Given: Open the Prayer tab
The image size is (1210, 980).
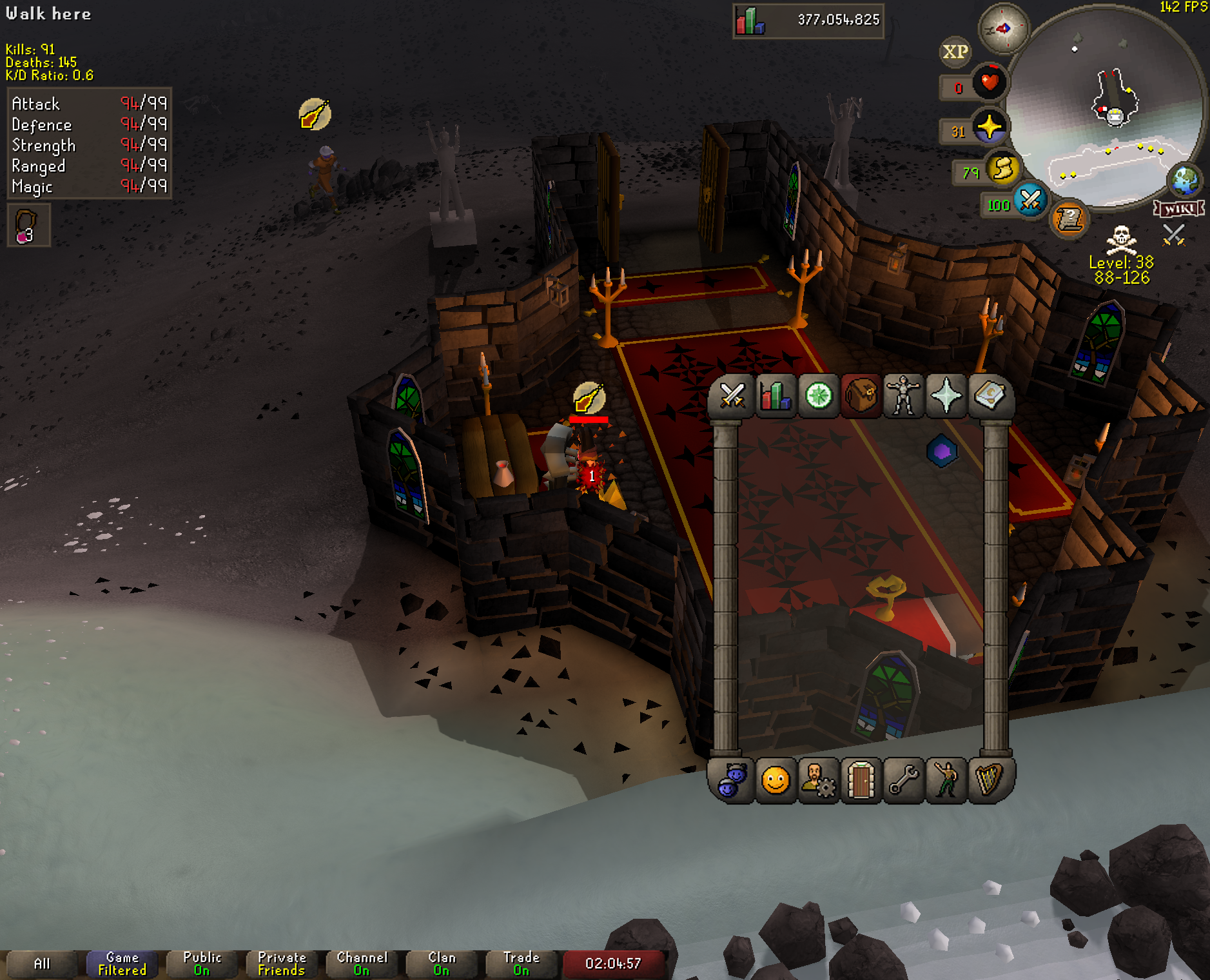Looking at the screenshot, I should pos(946,396).
